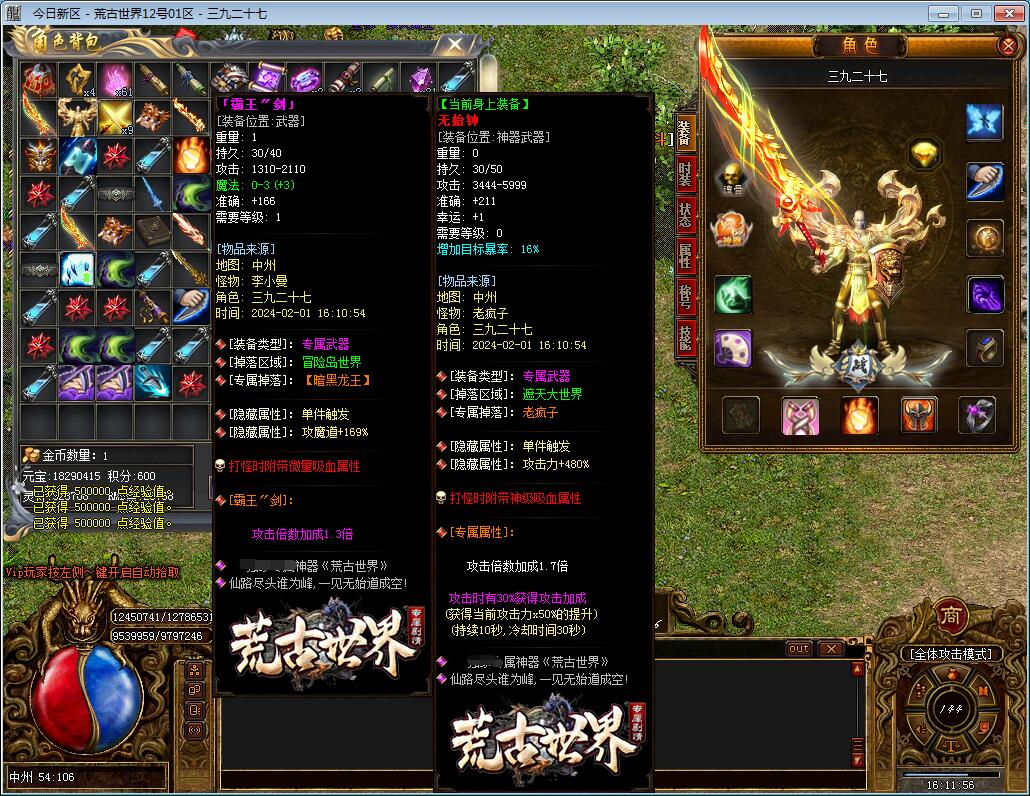Show the 属性 attributes tab
This screenshot has width=1030, height=796.
(x=685, y=256)
